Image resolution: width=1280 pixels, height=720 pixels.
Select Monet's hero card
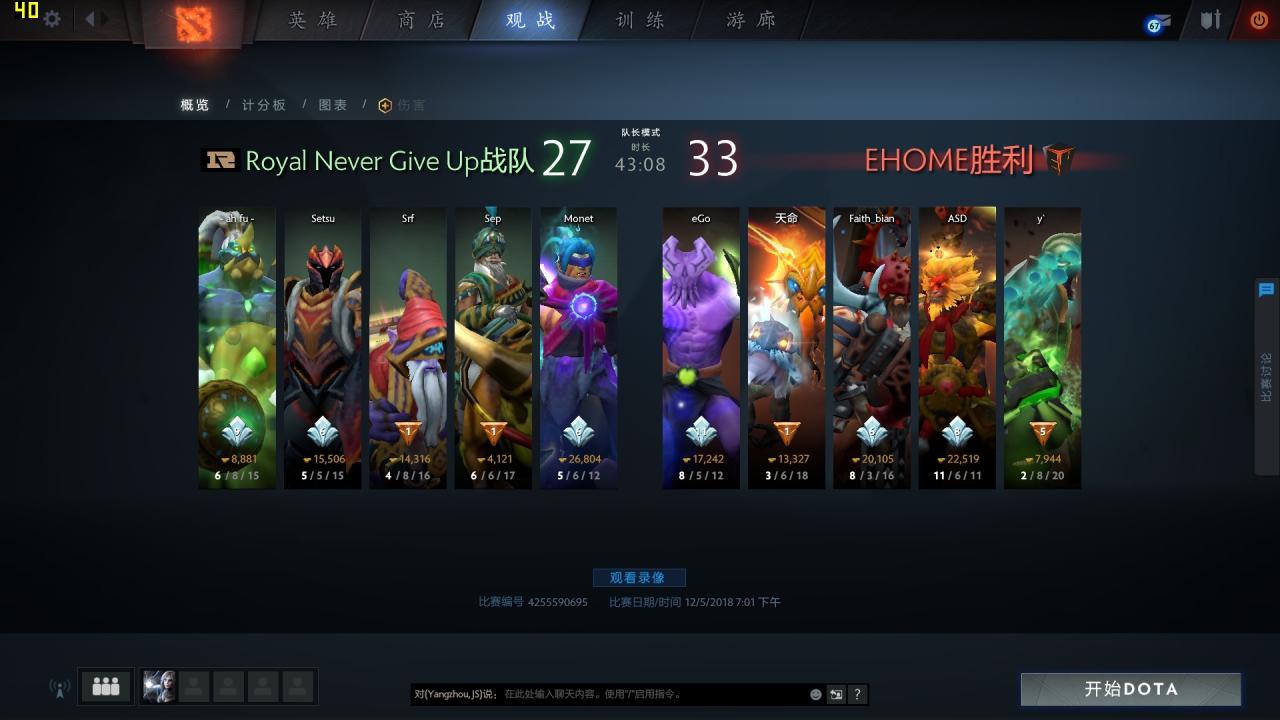click(x=578, y=348)
